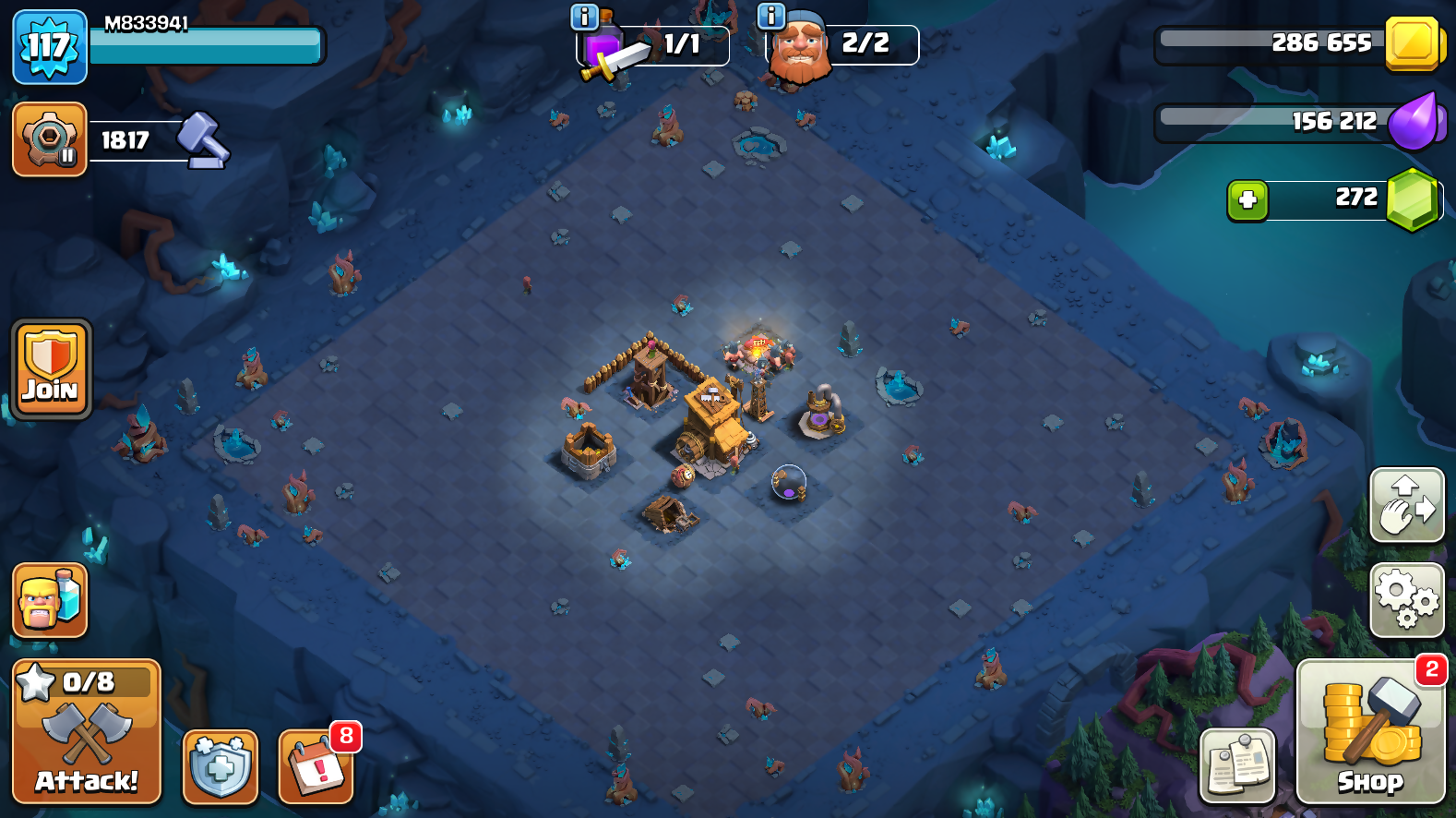Activate the hand with arrows layout button
Screen dimensions: 1456x818
click(x=1406, y=505)
